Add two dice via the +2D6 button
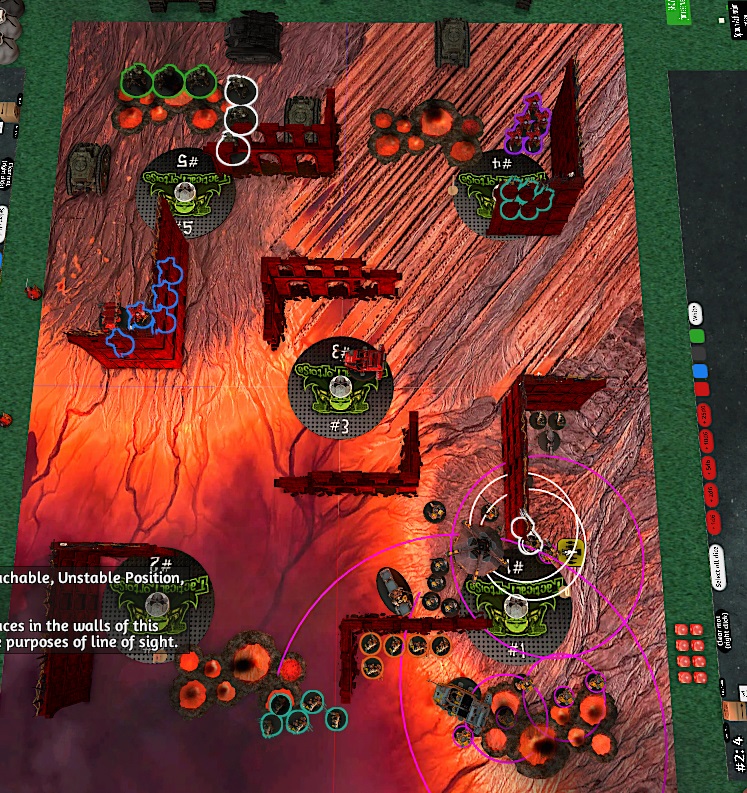This screenshot has height=793, width=747. click(x=711, y=493)
